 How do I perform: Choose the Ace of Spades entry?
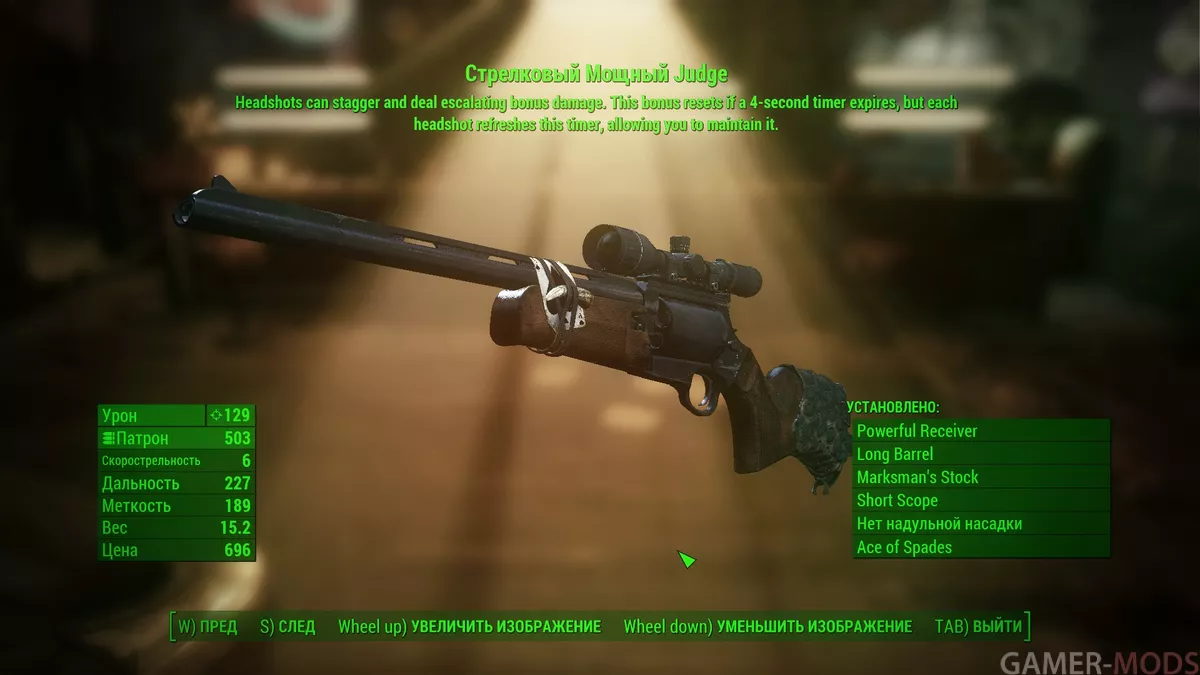point(981,547)
